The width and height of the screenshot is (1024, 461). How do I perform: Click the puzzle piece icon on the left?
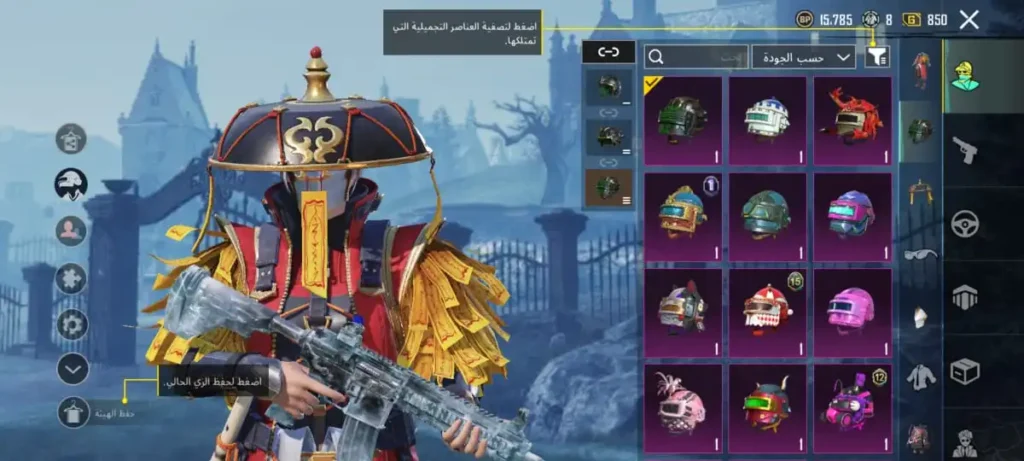(x=72, y=278)
